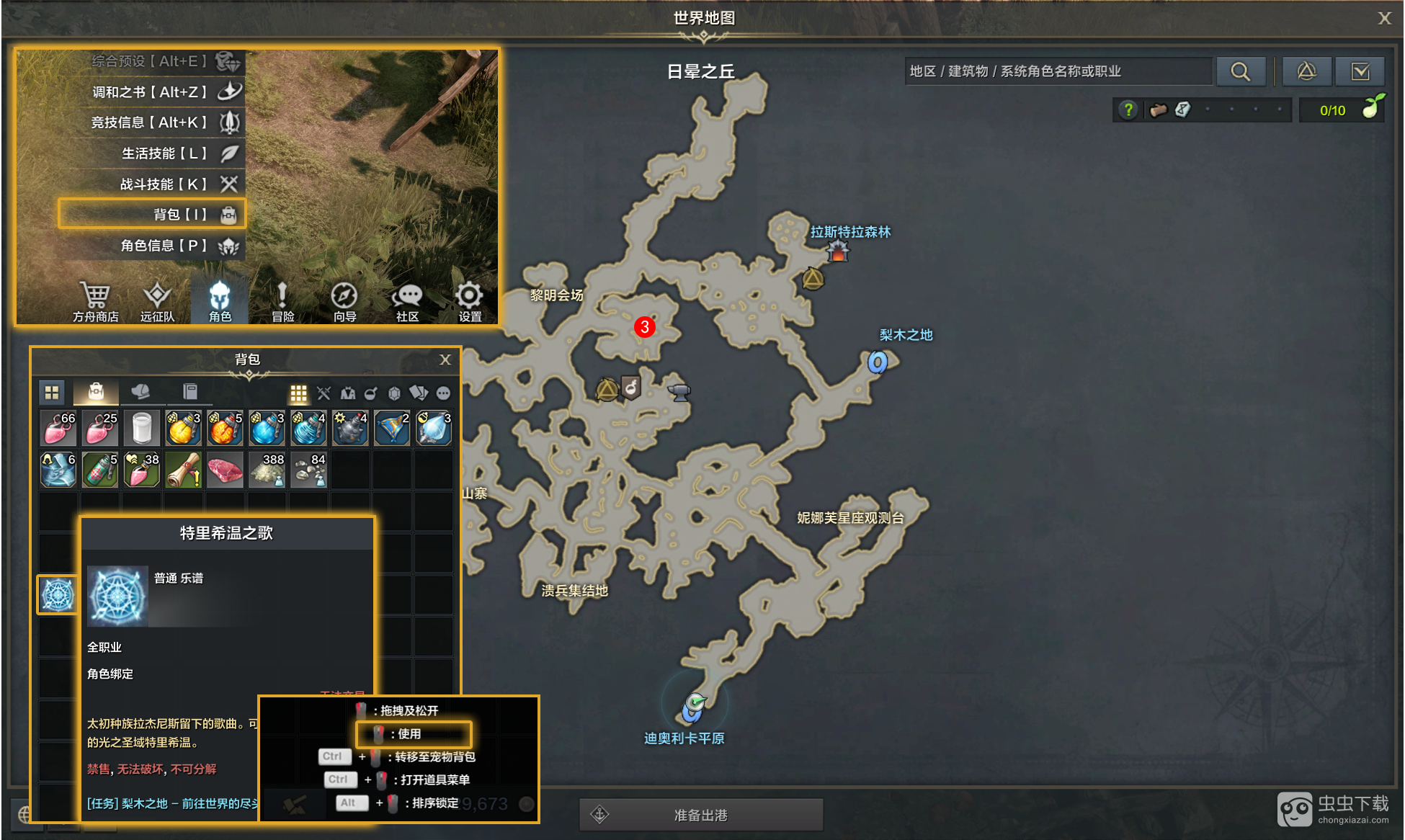
Task: Select the raw meat inventory slot
Action: point(225,470)
